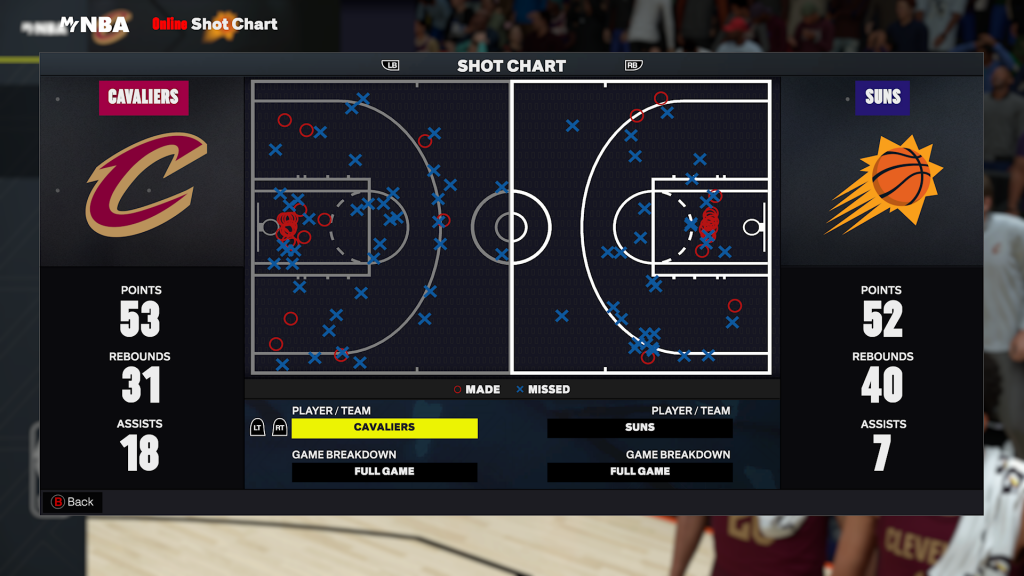Open the Suns Full Game breakdown selector
1024x576 pixels.
640,472
